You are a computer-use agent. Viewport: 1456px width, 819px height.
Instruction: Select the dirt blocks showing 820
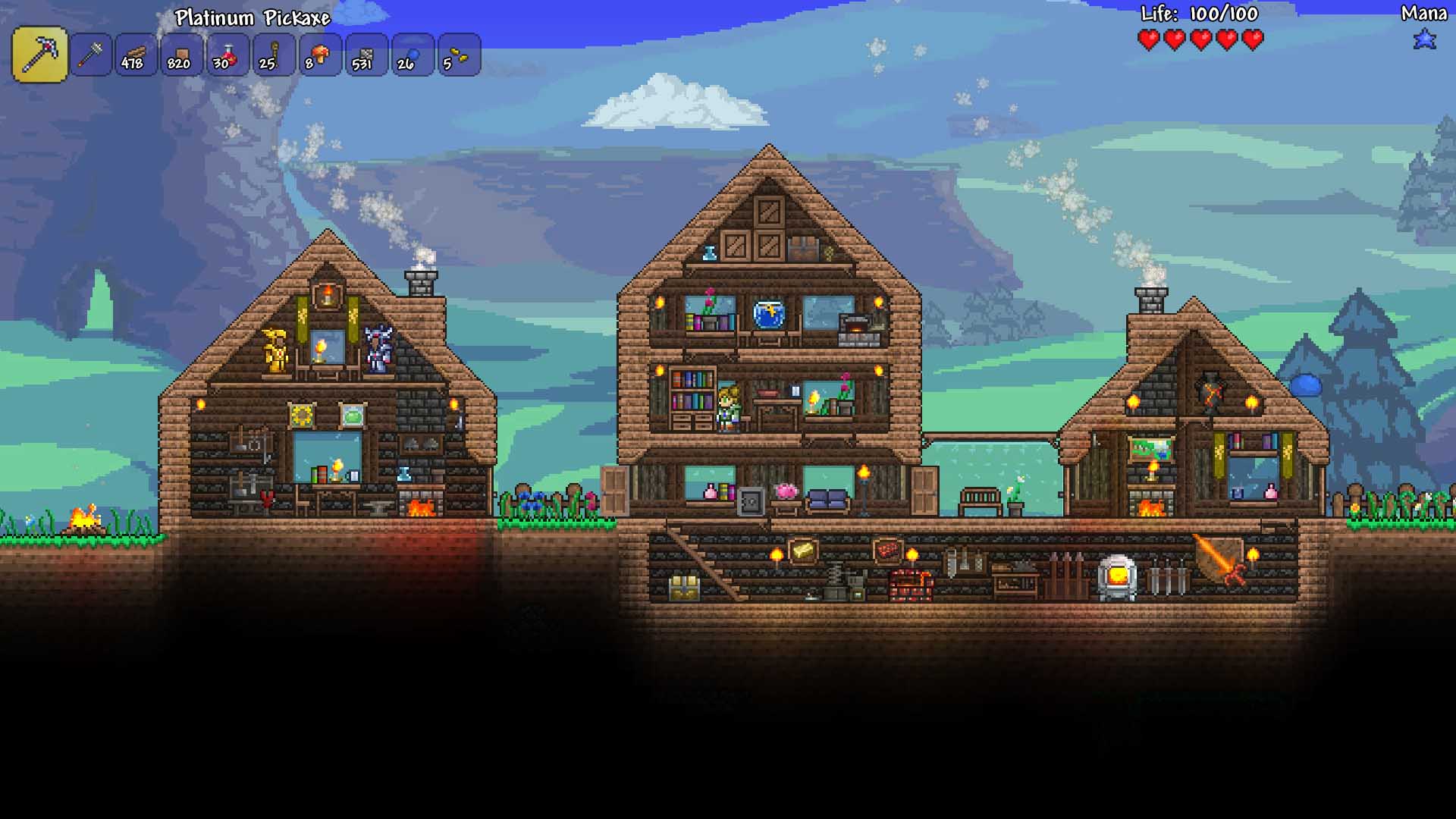[x=181, y=53]
